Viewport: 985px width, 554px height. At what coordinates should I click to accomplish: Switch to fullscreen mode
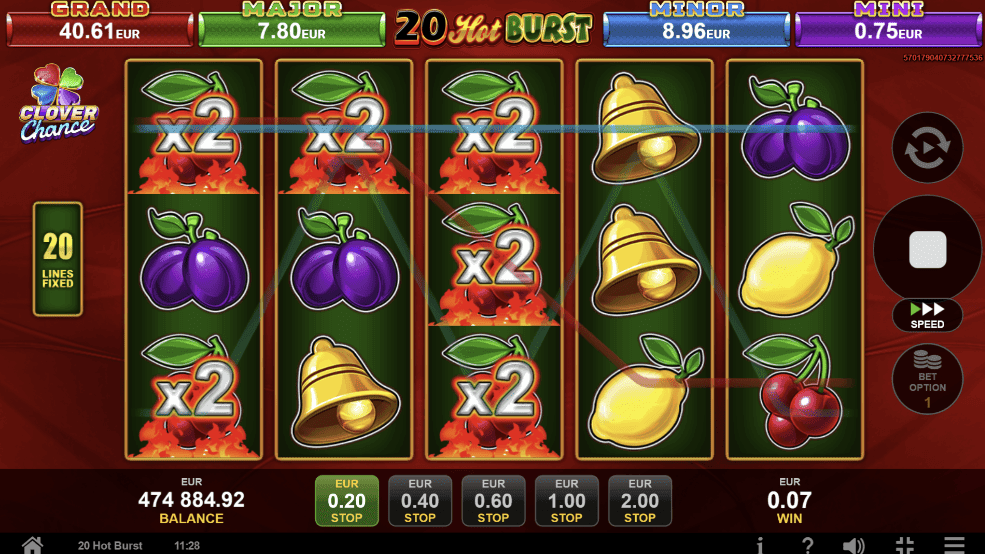click(904, 545)
